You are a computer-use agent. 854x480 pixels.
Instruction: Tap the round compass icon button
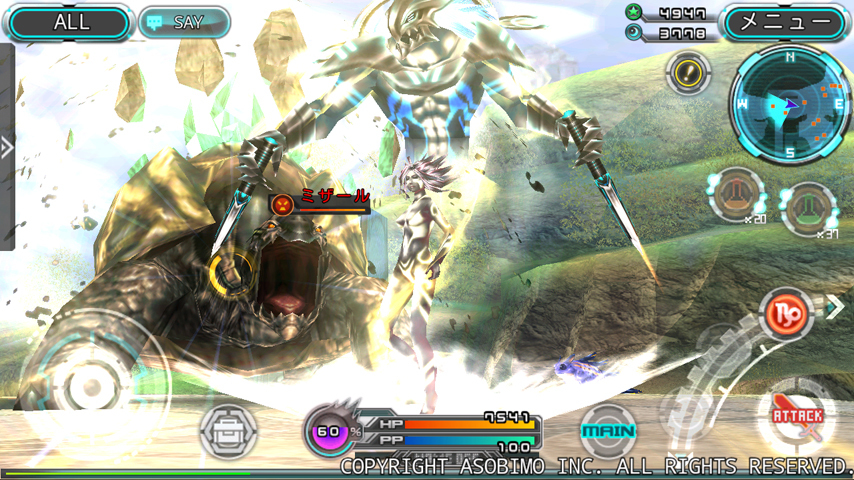(688, 72)
